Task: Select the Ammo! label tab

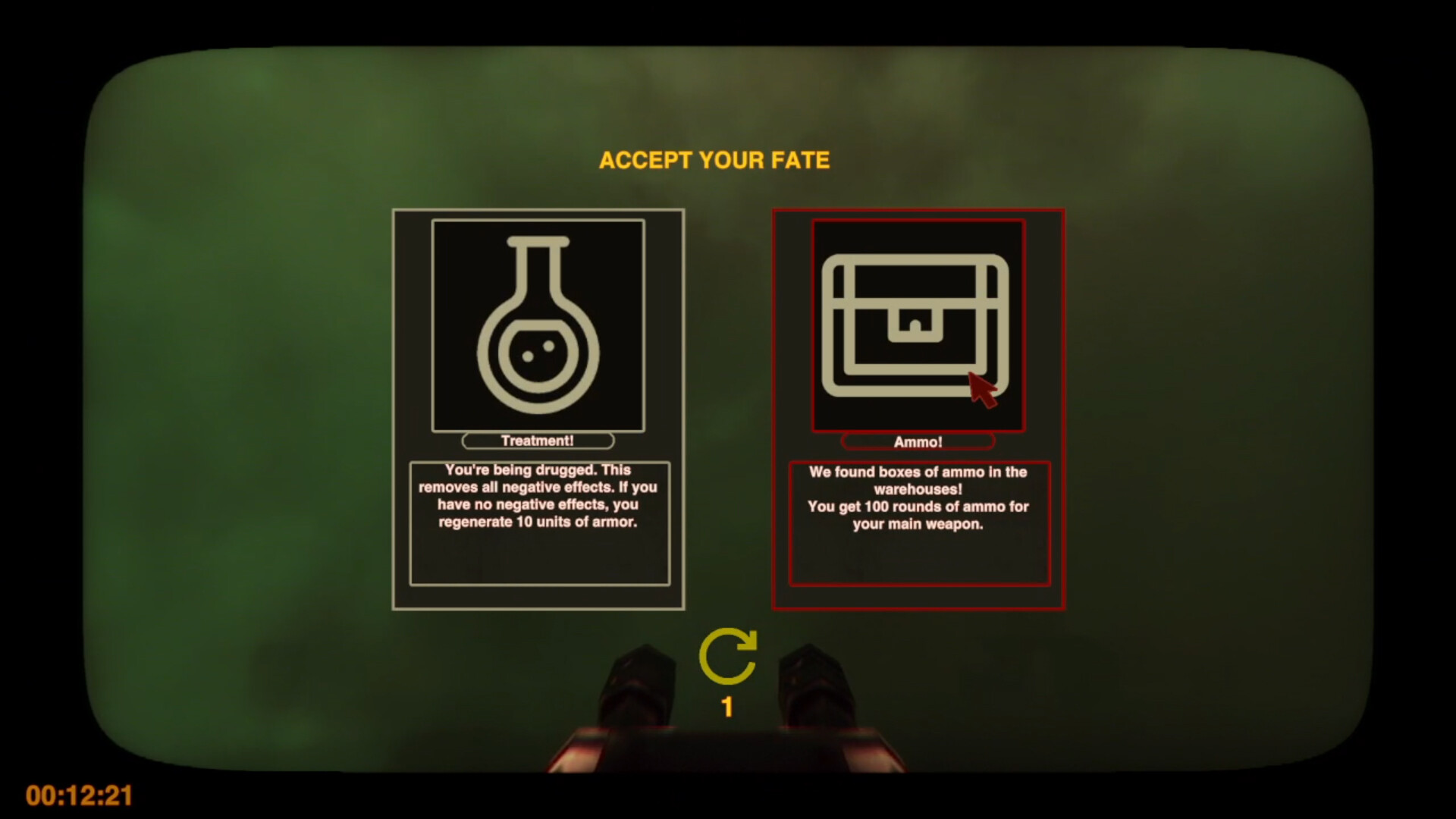Action: tap(918, 441)
